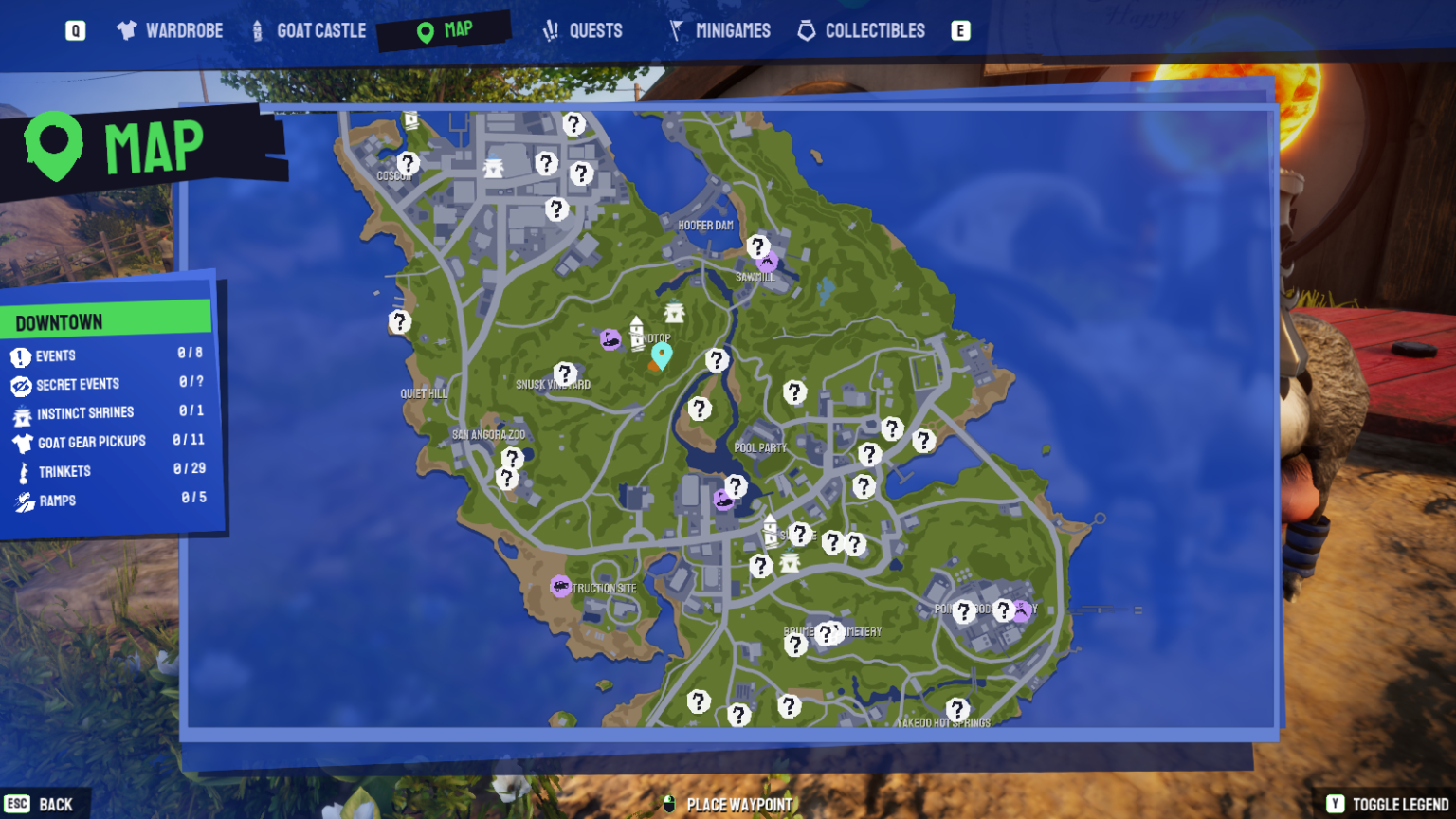
Task: Select the Secret Events icon in the legend
Action: click(x=21, y=384)
